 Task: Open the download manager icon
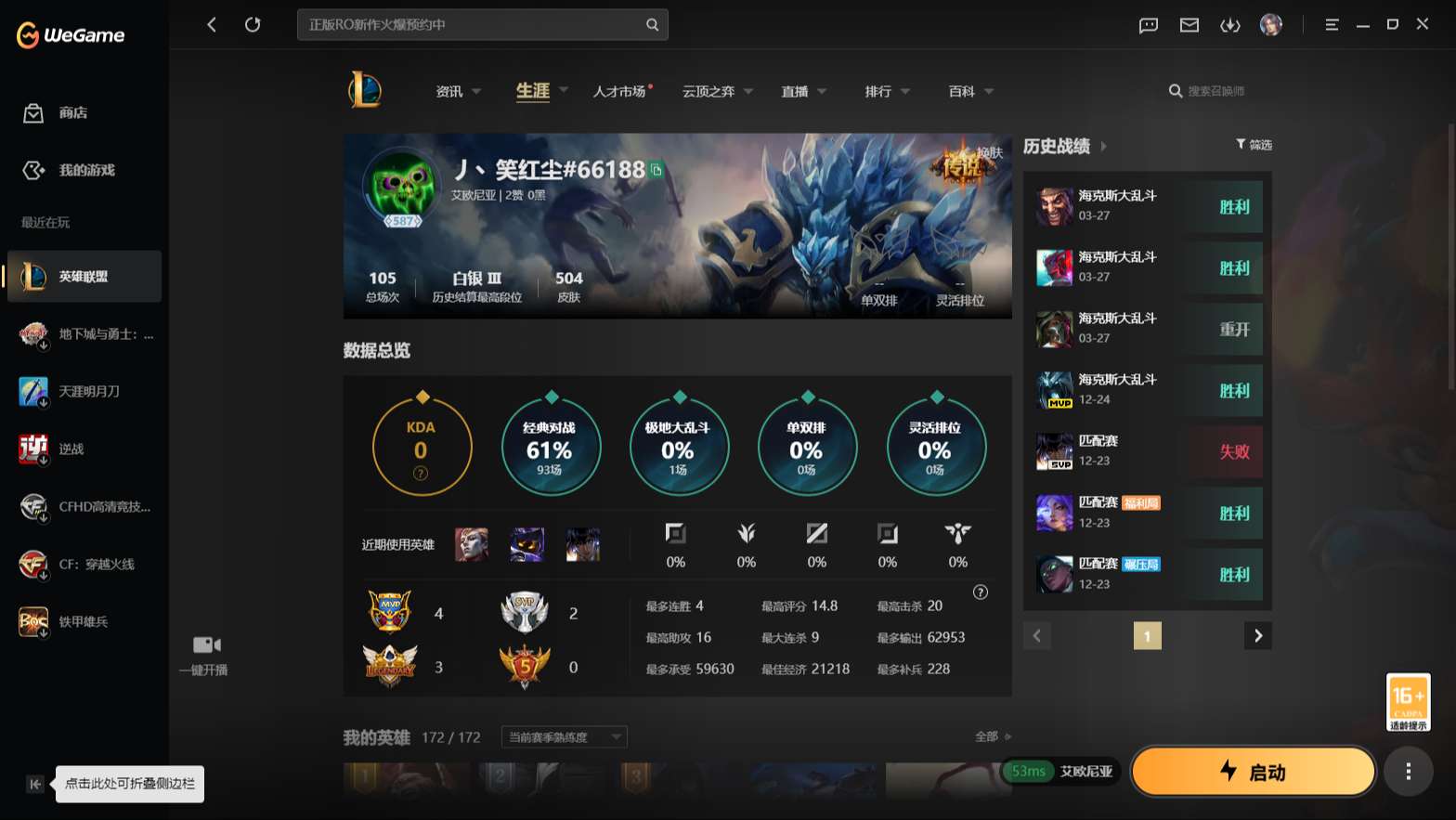click(x=1230, y=25)
